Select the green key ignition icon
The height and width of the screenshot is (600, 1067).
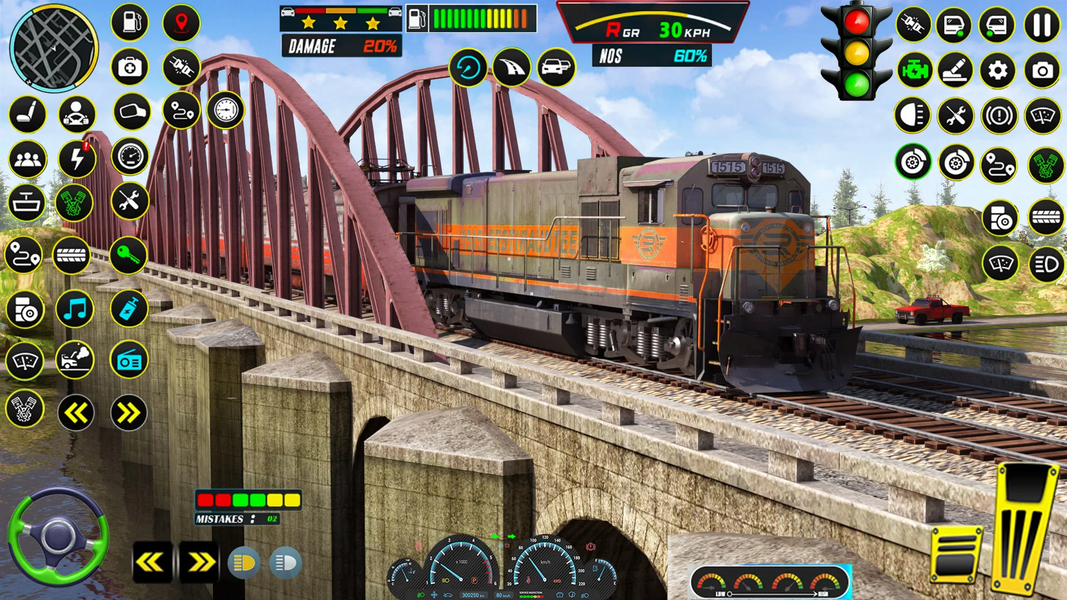pyautogui.click(x=129, y=255)
